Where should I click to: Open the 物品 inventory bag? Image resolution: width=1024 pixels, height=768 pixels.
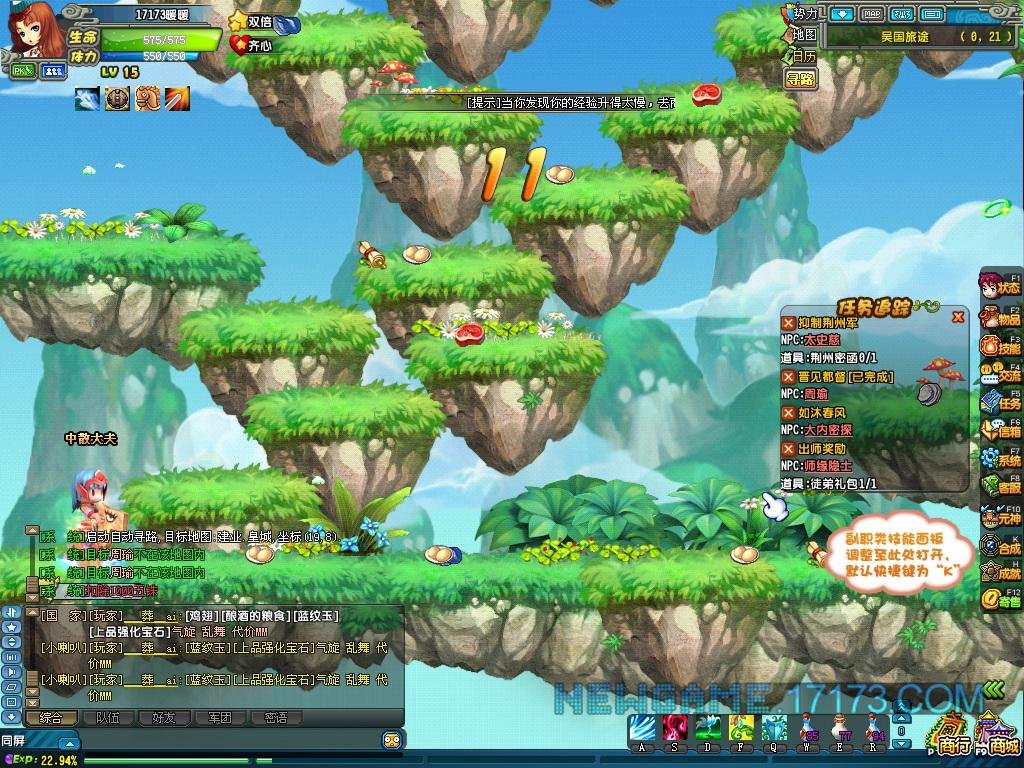pos(999,319)
